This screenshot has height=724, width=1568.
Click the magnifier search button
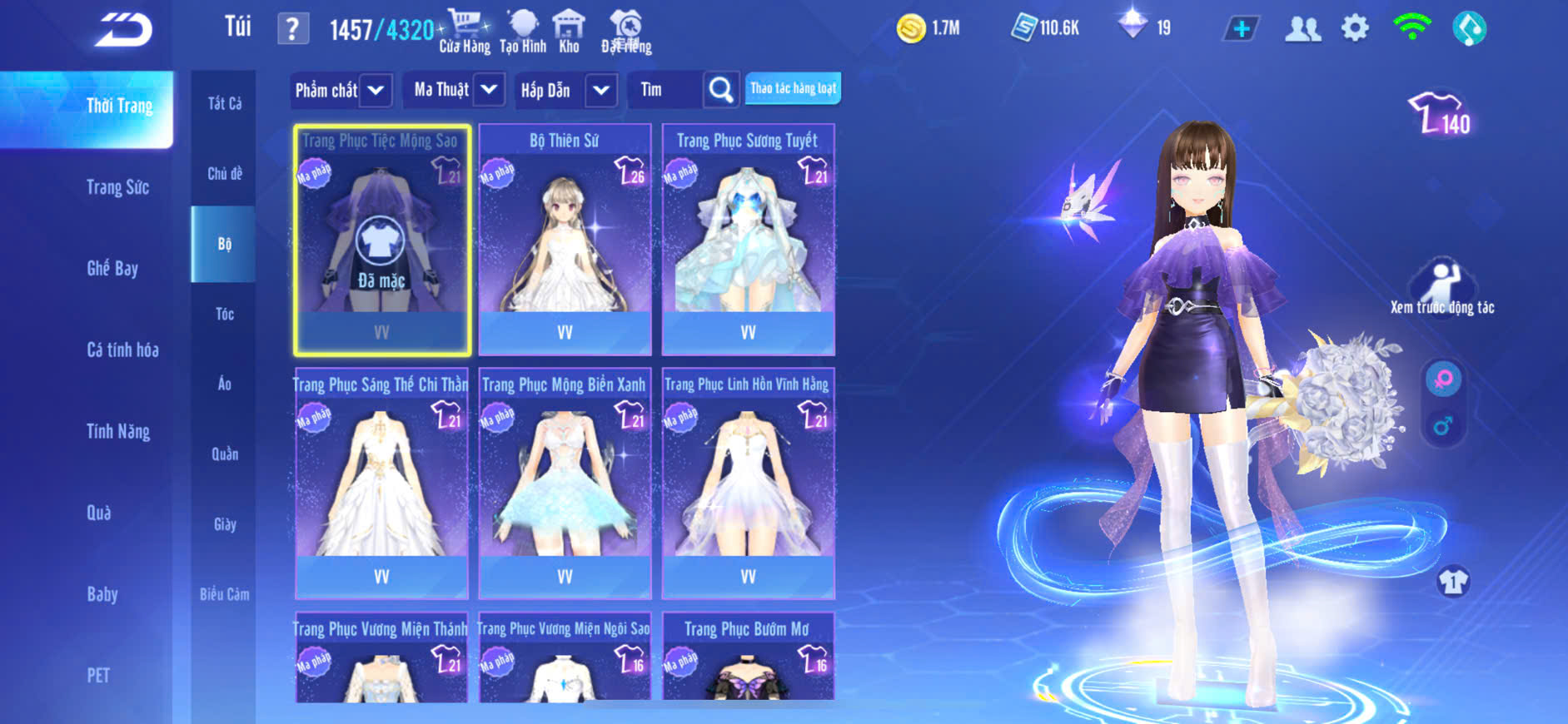(721, 90)
